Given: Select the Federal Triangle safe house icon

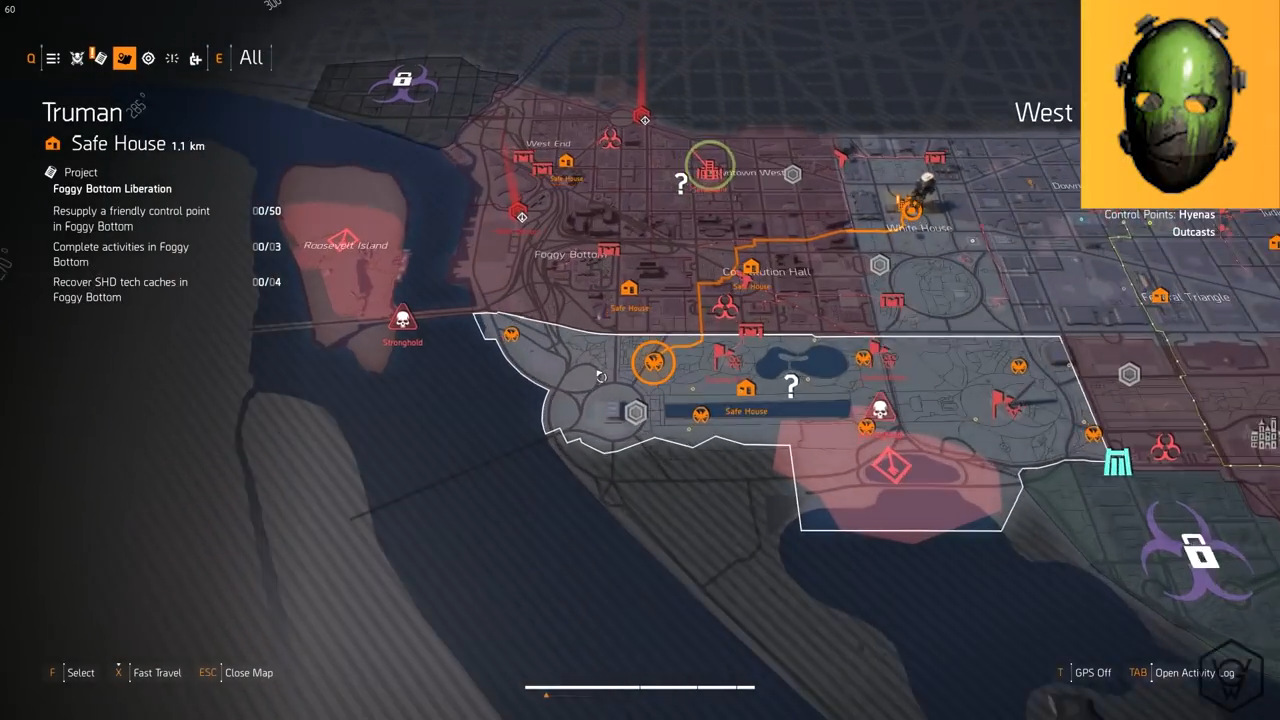Looking at the screenshot, I should click(1160, 295).
